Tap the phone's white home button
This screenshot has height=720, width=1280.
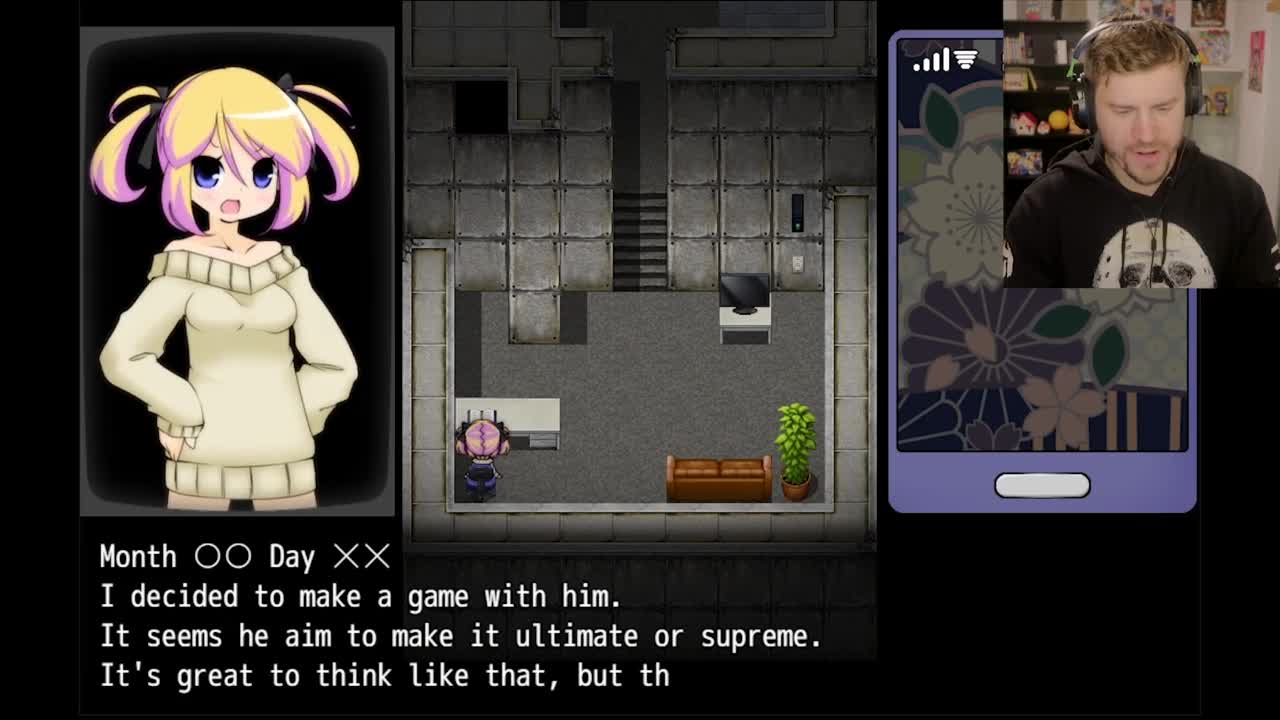(x=1041, y=485)
